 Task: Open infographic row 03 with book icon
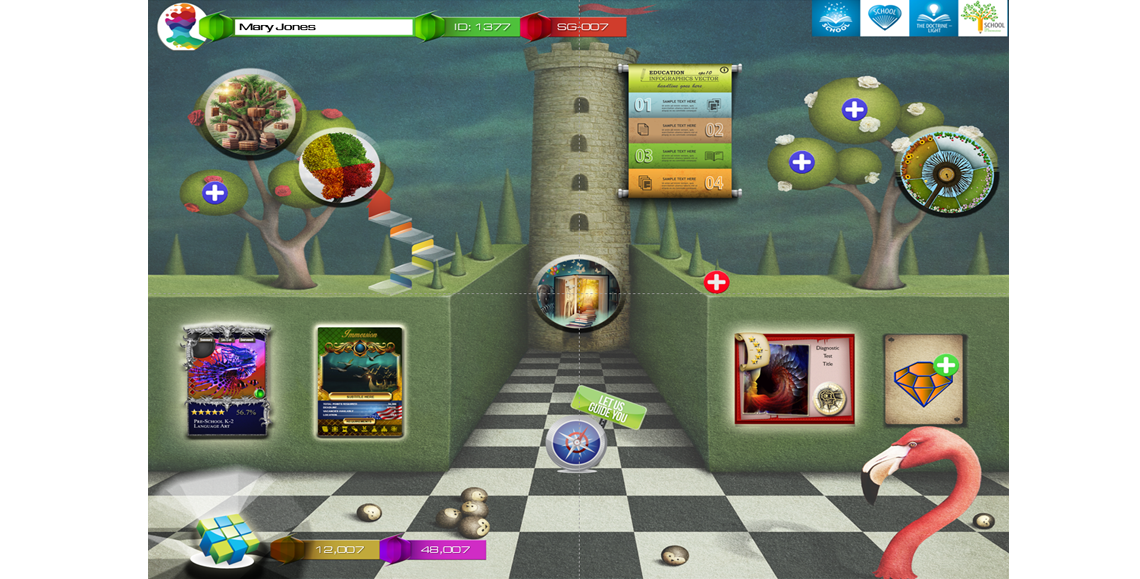[679, 156]
